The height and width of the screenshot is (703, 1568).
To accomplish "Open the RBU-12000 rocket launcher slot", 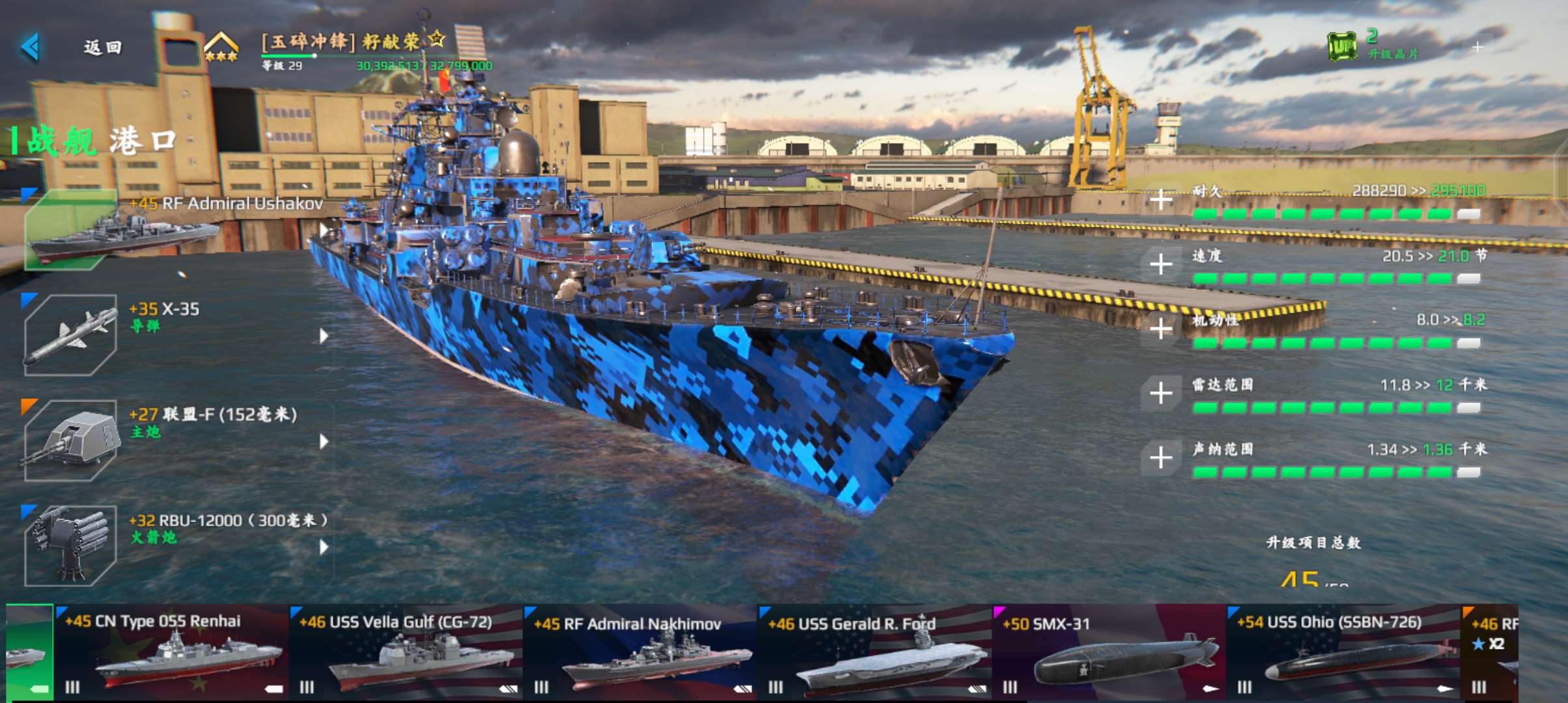I will [x=70, y=545].
